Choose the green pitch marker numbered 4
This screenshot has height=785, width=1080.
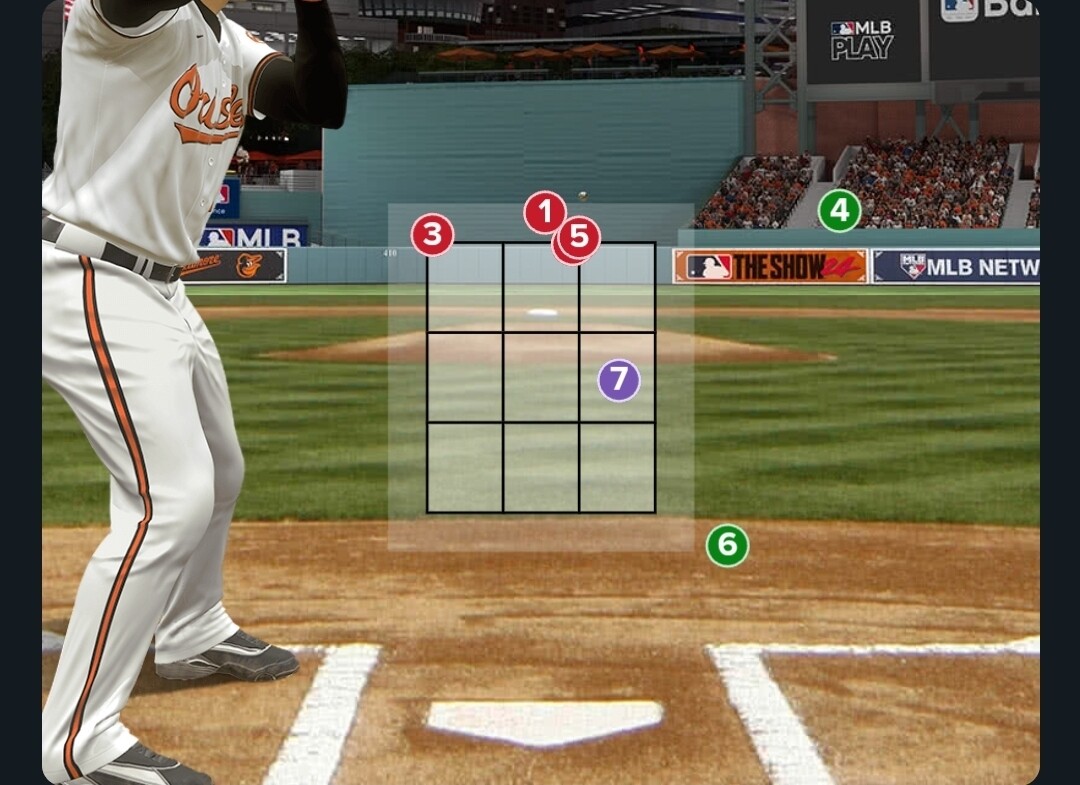pos(839,211)
